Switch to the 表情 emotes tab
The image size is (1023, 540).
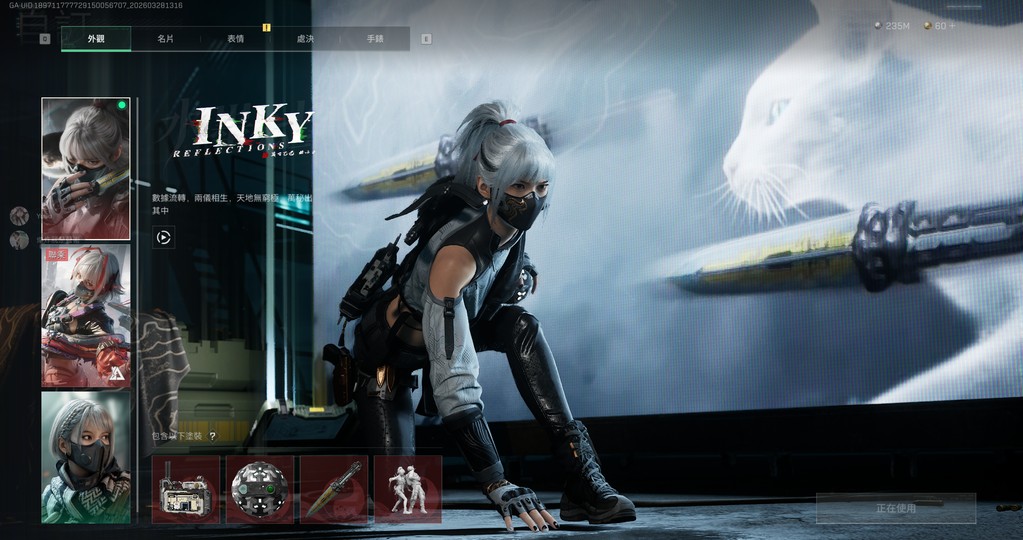click(x=235, y=39)
